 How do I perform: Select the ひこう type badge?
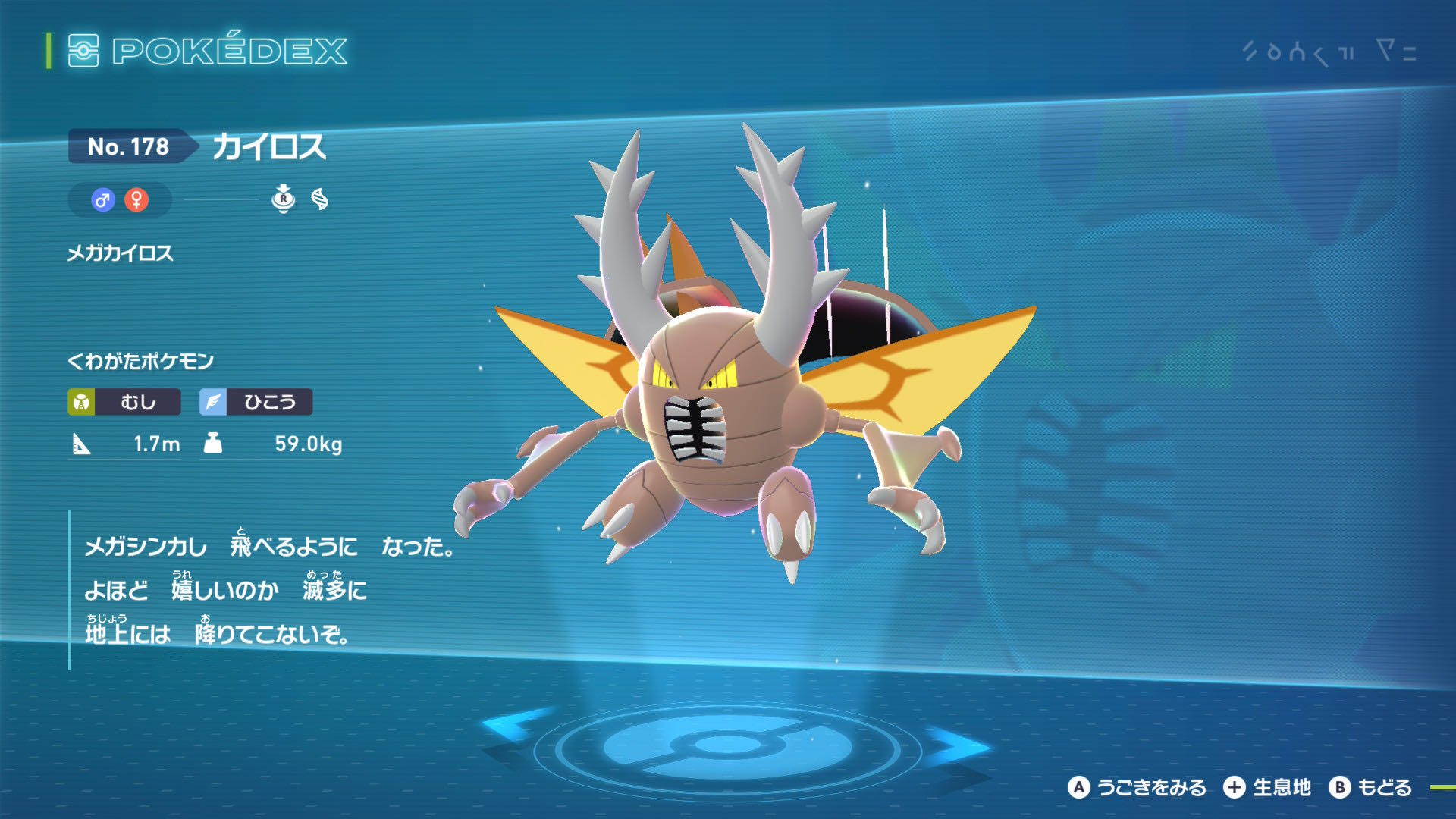256,402
